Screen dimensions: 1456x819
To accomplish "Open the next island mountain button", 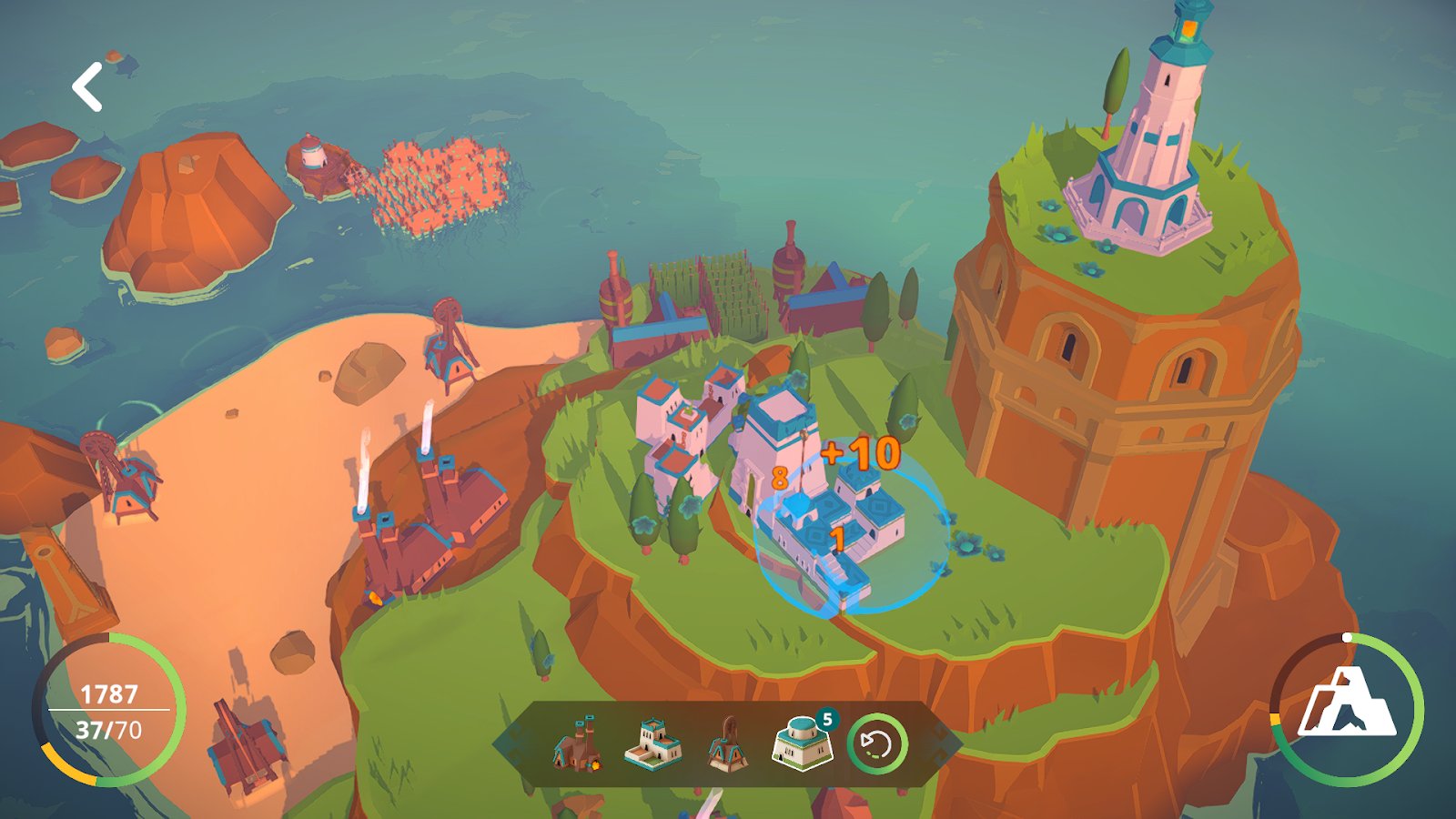I will tap(1347, 709).
